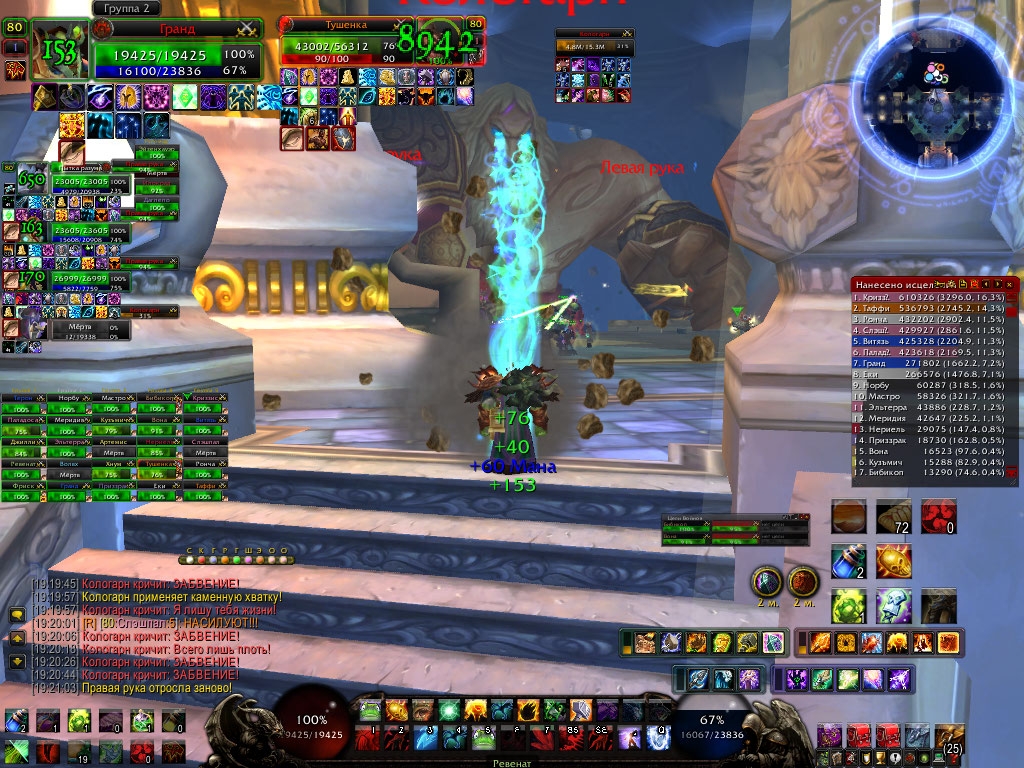Show the next healing meter page arrow
The width and height of the screenshot is (1024, 768).
(x=997, y=285)
